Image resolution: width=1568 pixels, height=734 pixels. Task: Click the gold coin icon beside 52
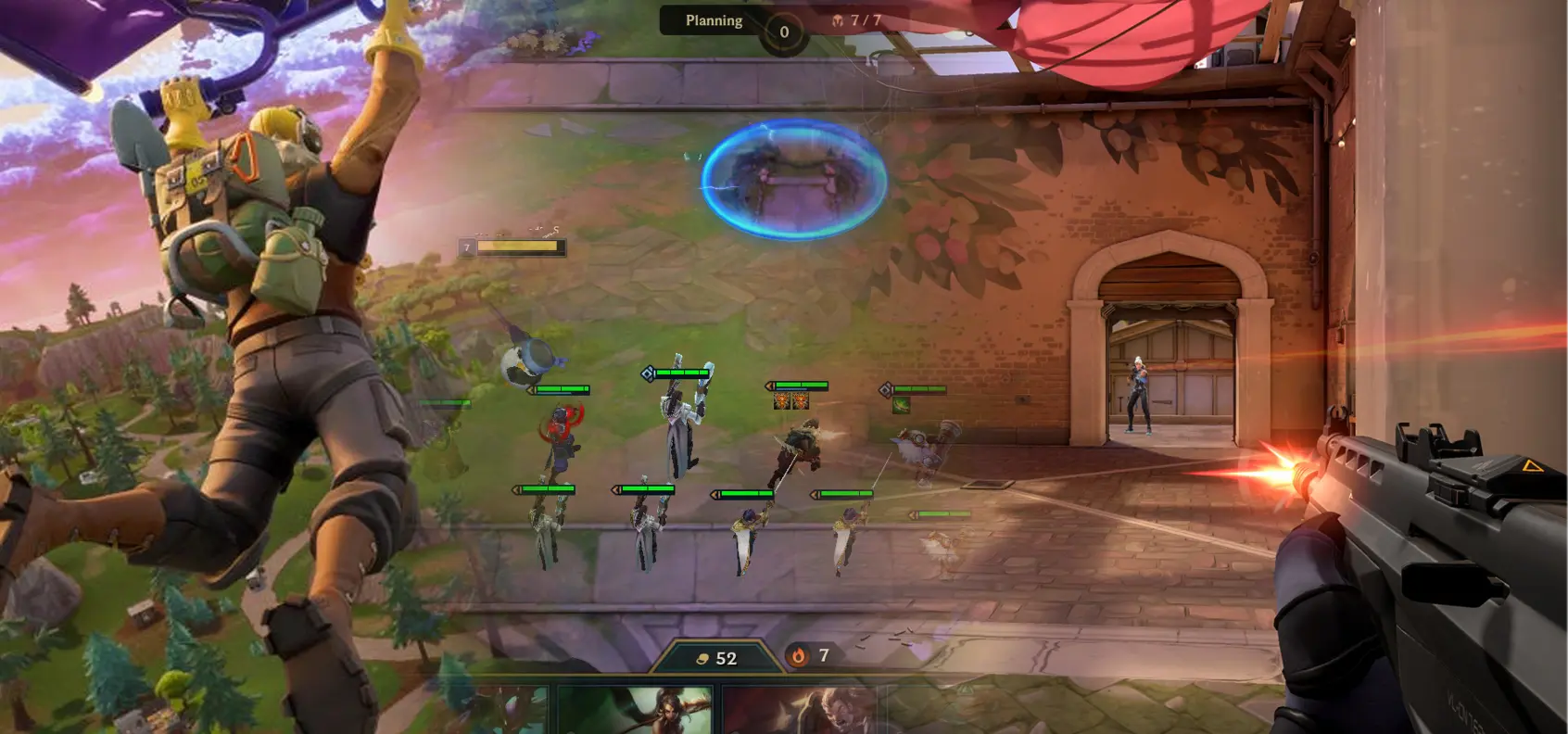pos(702,659)
